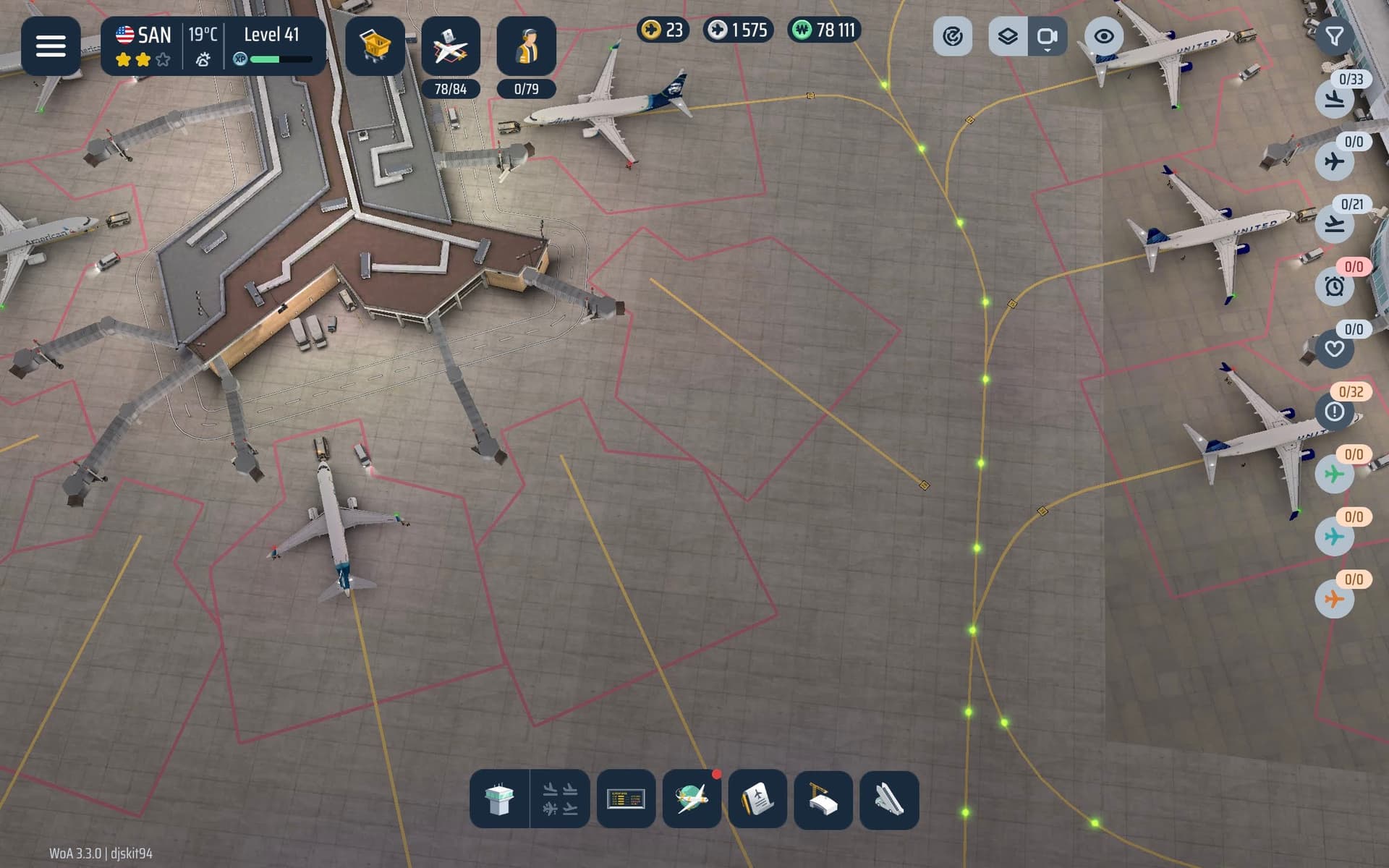The image size is (1389, 868).
Task: Open the control tower panel
Action: [500, 799]
